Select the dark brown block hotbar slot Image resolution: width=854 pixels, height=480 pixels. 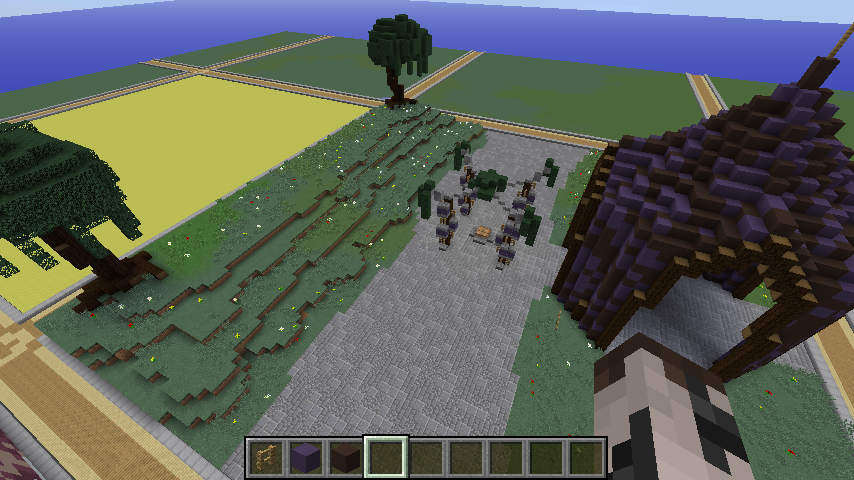pos(345,458)
